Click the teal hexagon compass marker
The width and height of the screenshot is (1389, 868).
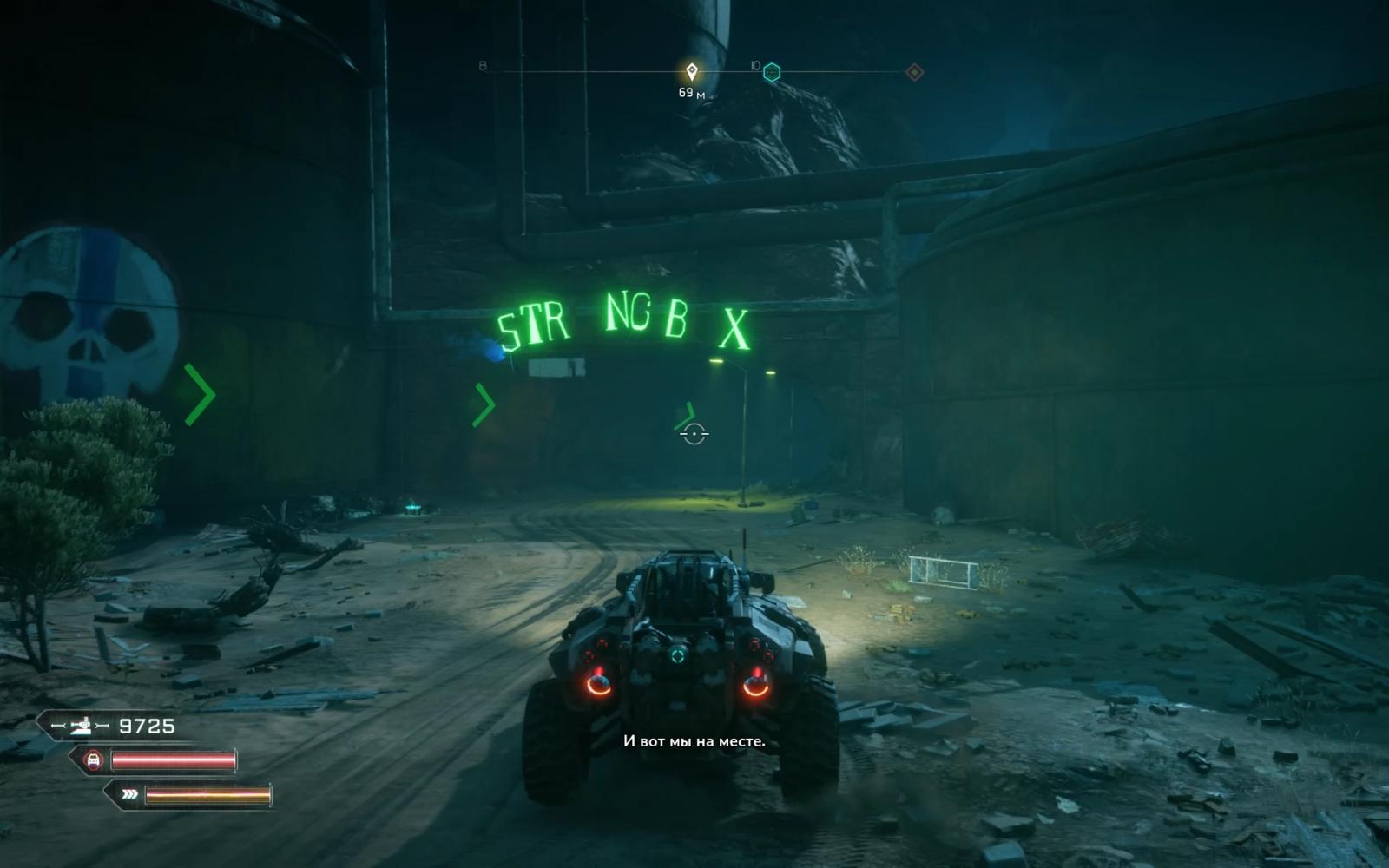(x=771, y=72)
